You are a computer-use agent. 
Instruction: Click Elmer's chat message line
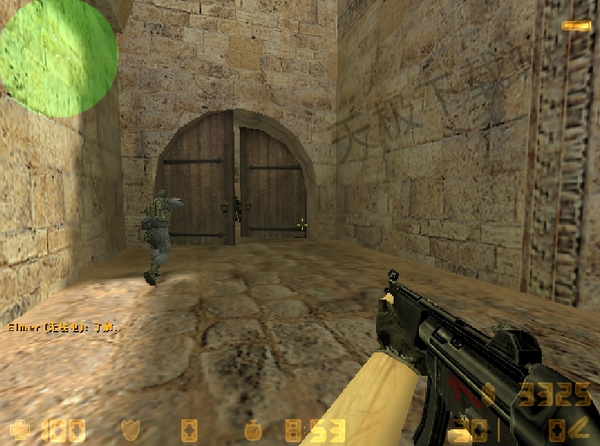click(62, 327)
